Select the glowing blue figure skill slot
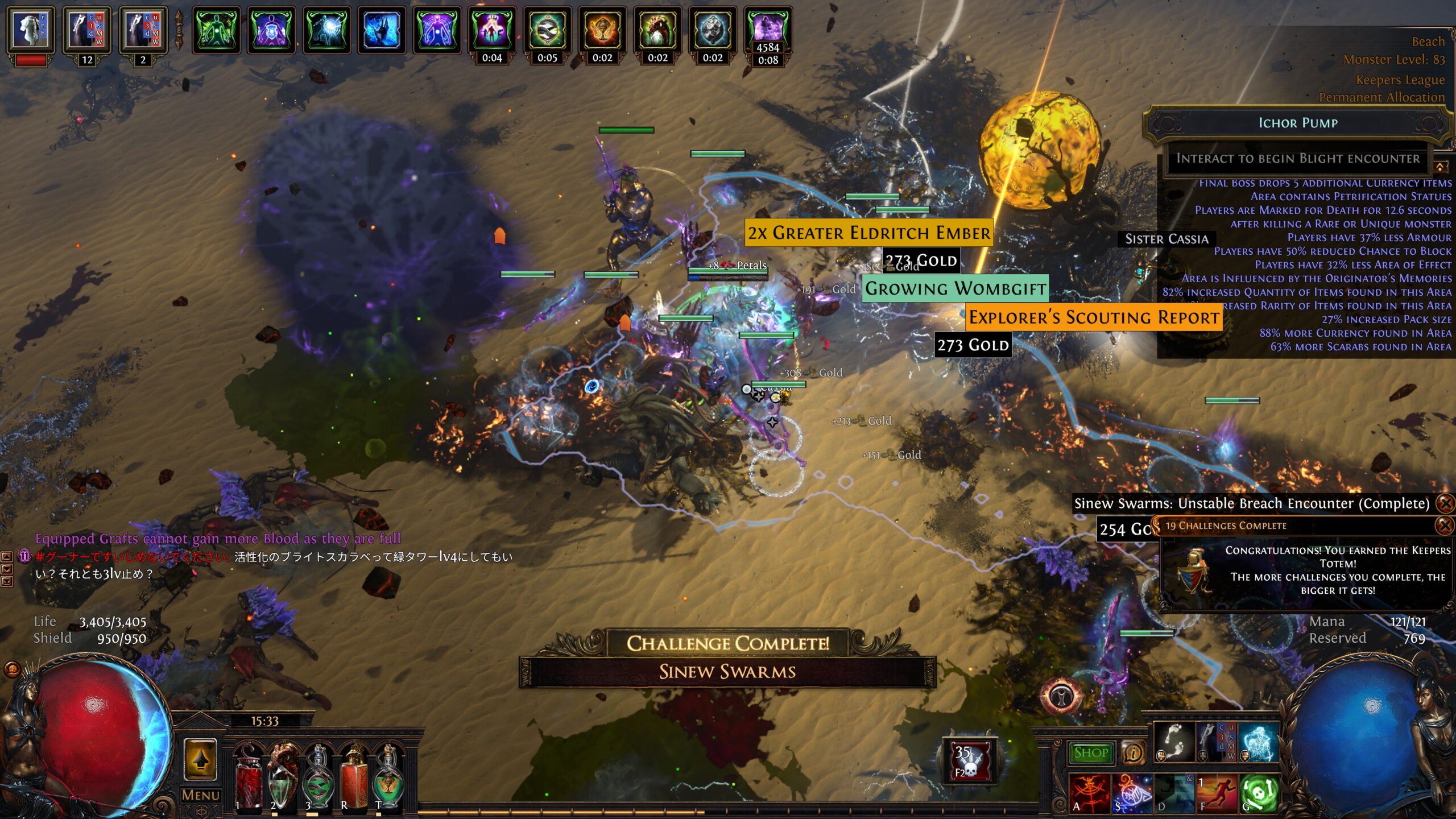The height and width of the screenshot is (819, 1456). coord(1258,742)
